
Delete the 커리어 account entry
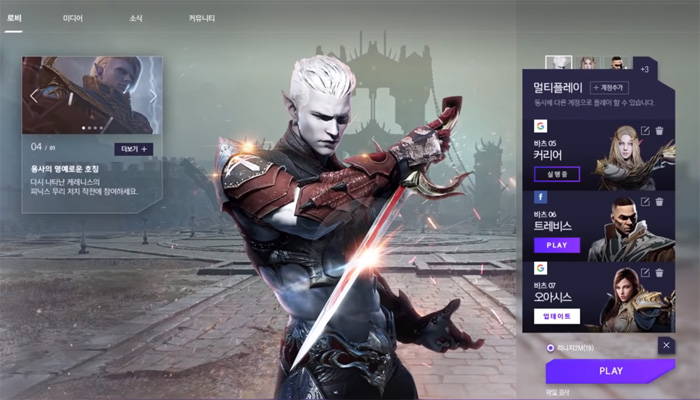(659, 130)
